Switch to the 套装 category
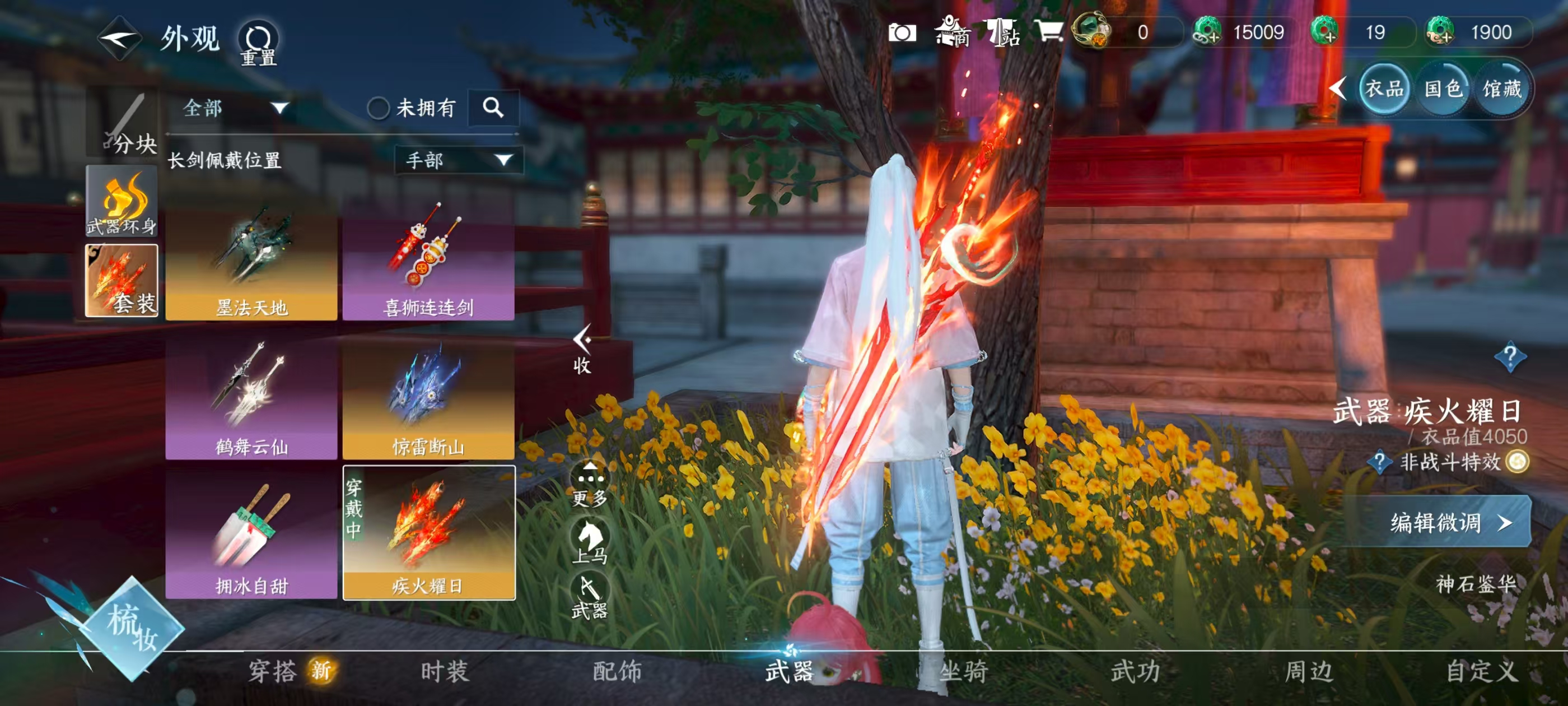Screen dimensions: 1568x706 point(122,280)
